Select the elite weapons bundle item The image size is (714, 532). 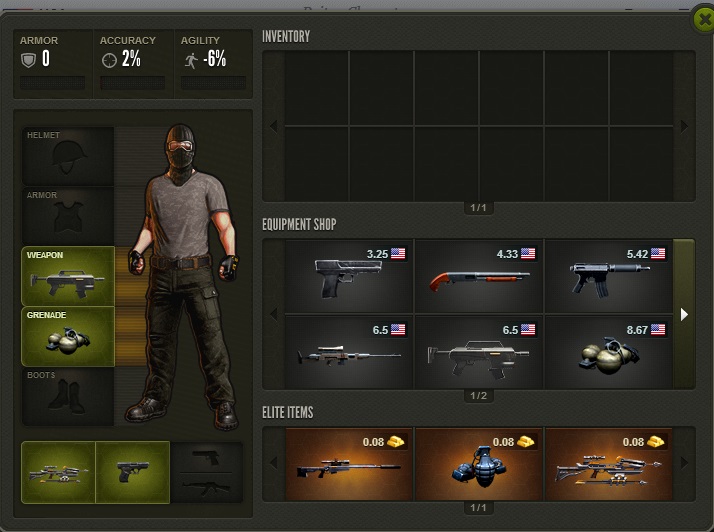[x=607, y=464]
